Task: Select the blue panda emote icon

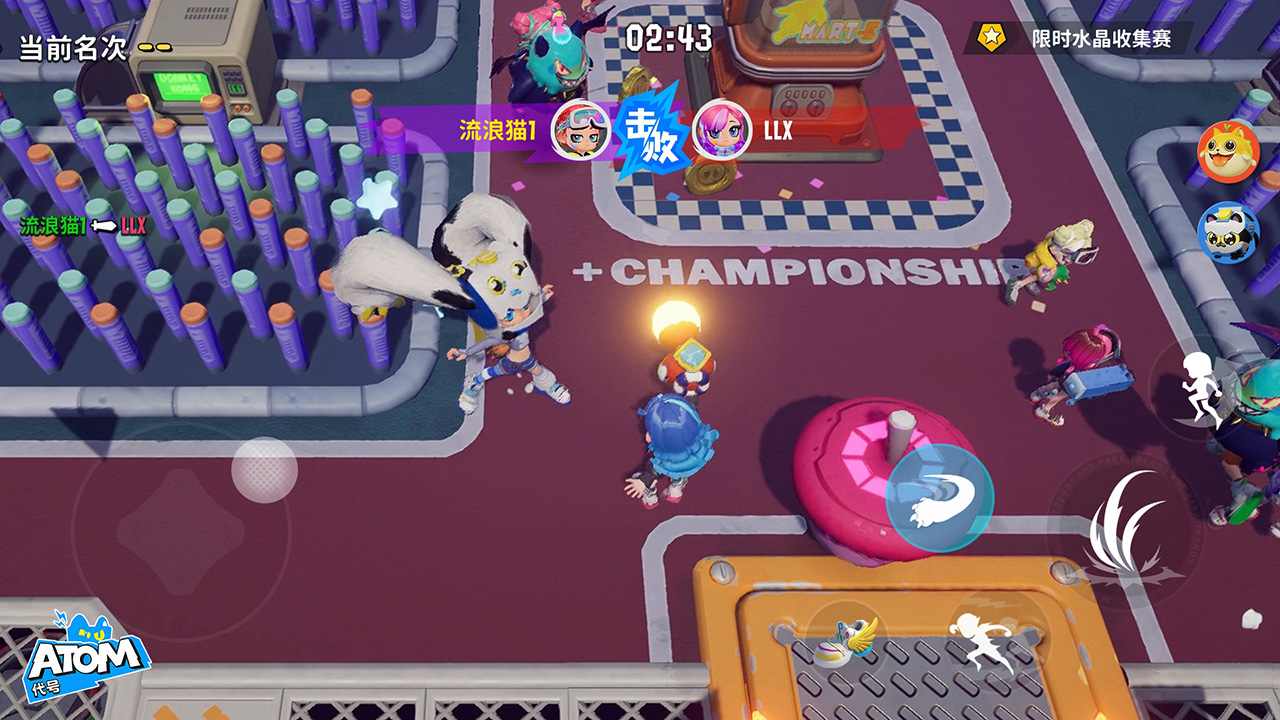Action: [x=1227, y=232]
